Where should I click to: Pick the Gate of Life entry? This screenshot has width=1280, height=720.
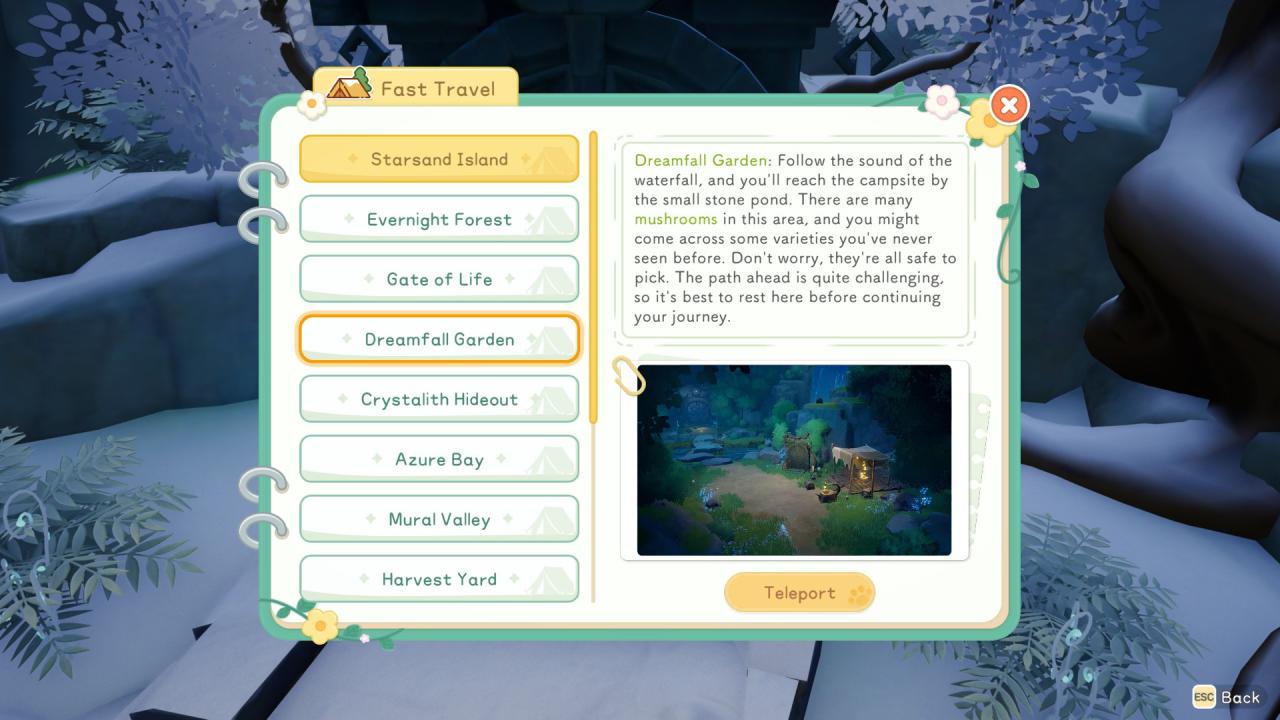pyautogui.click(x=439, y=279)
